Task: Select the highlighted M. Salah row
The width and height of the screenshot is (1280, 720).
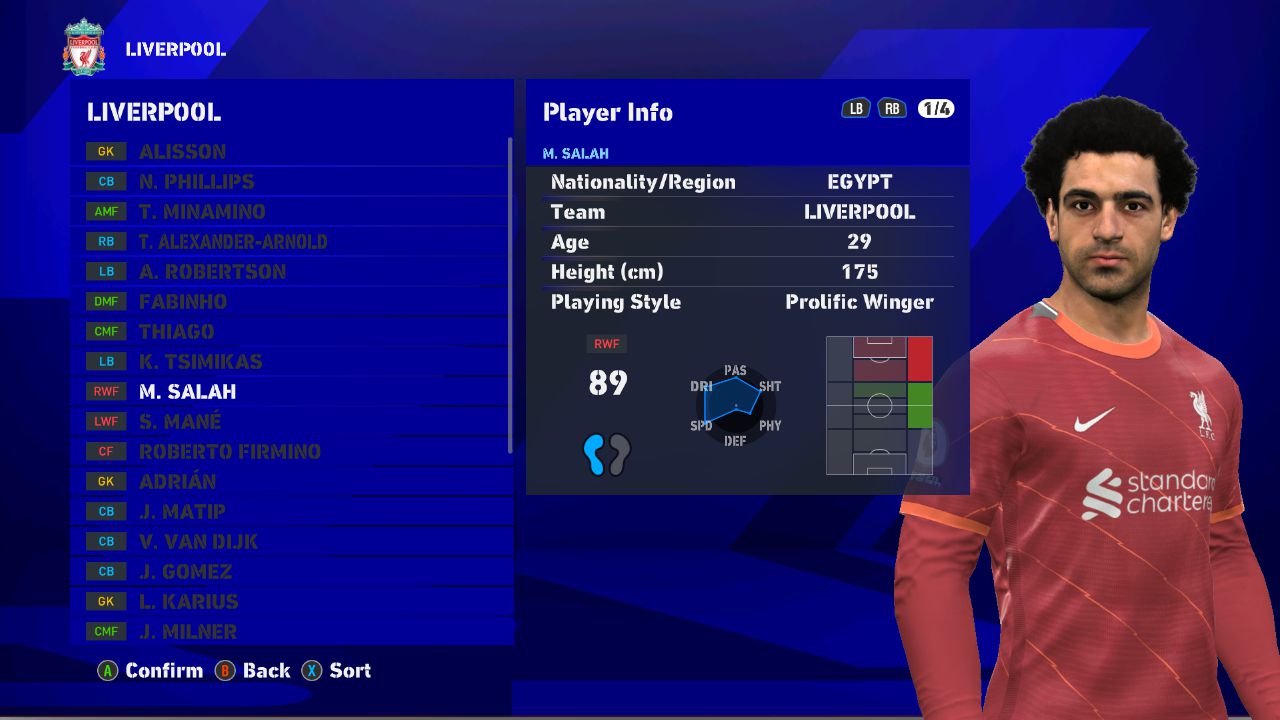Action: 188,392
